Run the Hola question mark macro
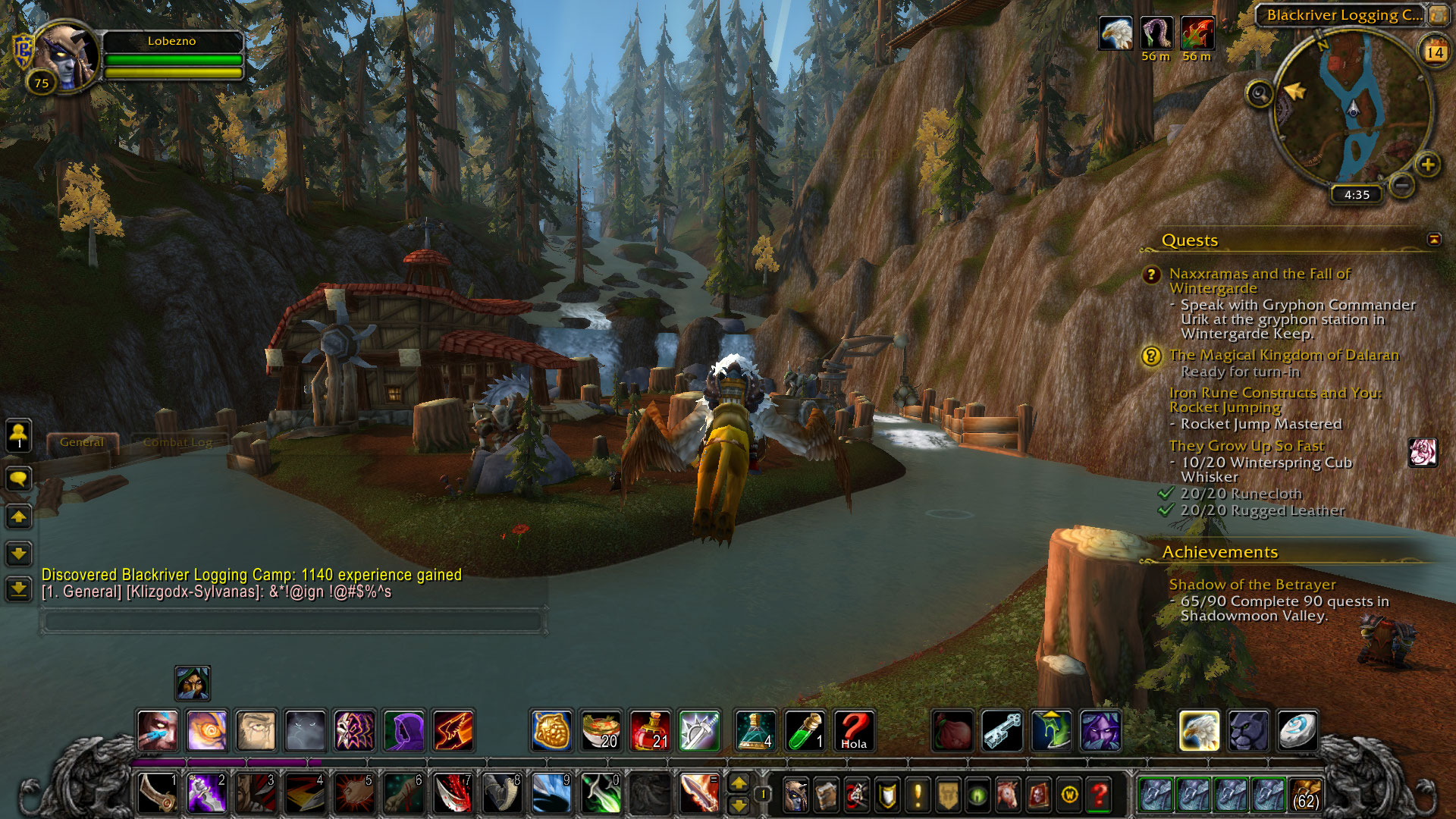This screenshot has width=1456, height=819. point(854,731)
